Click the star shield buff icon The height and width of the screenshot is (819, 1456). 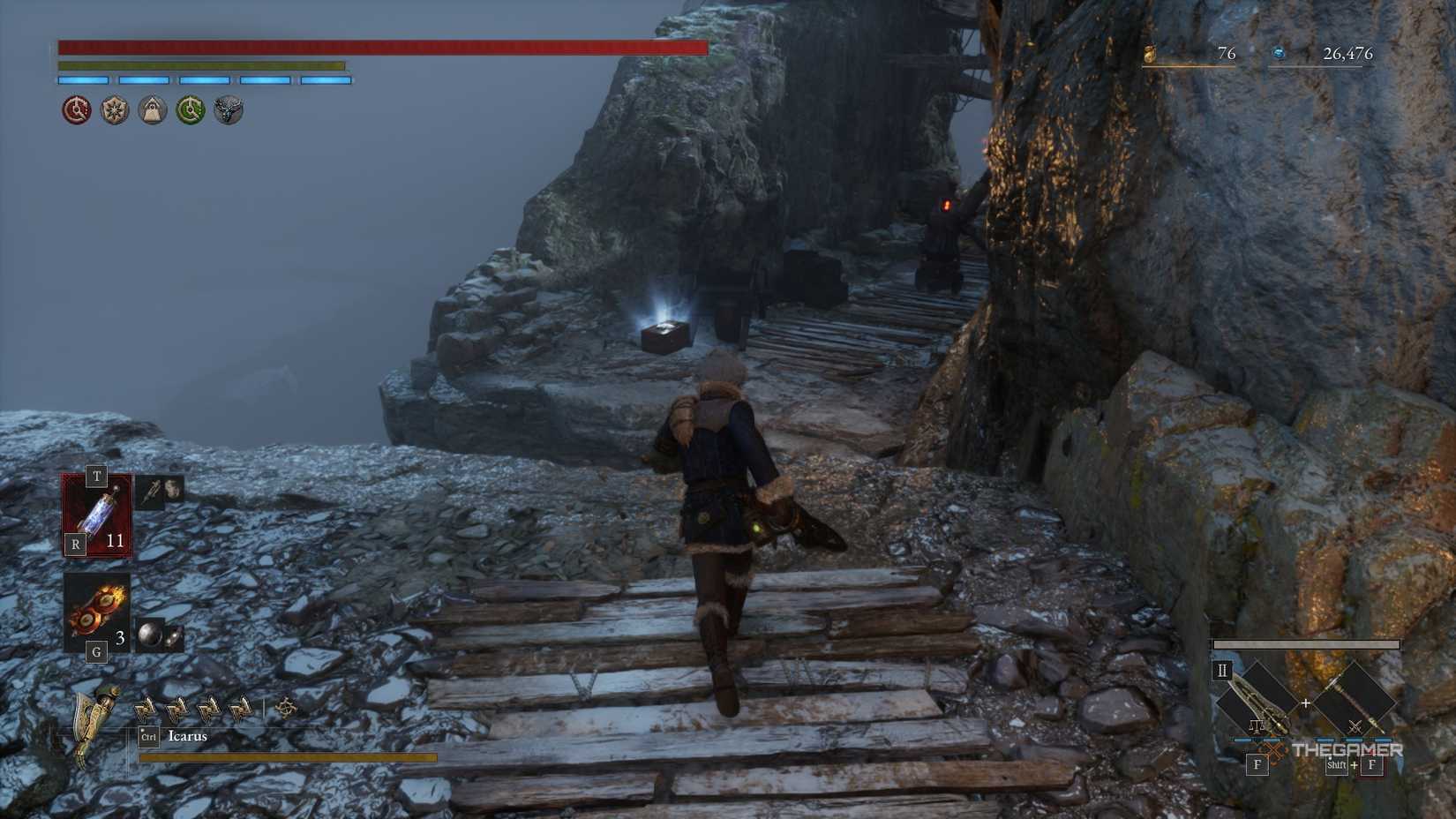114,110
